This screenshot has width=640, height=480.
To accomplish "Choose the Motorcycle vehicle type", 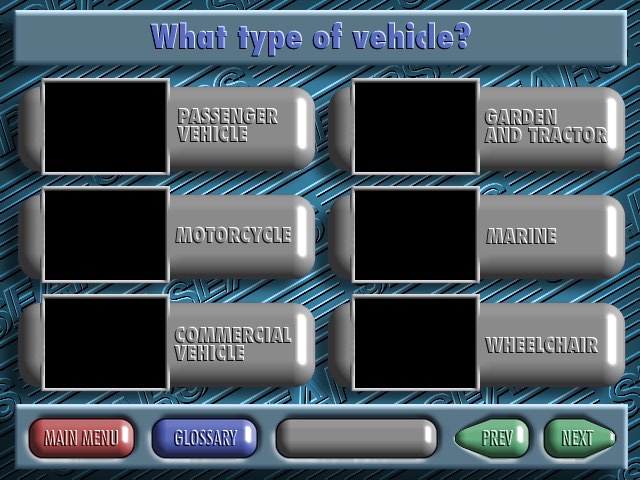I will [233, 235].
